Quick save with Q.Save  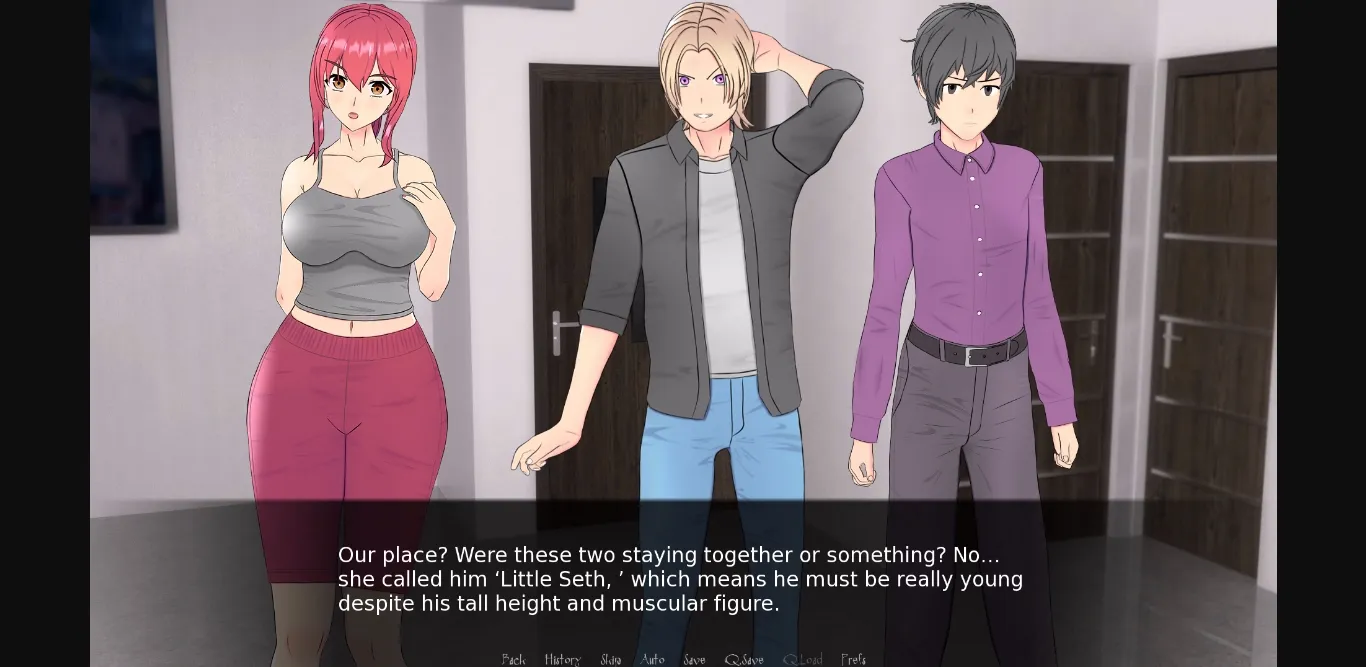click(x=744, y=659)
